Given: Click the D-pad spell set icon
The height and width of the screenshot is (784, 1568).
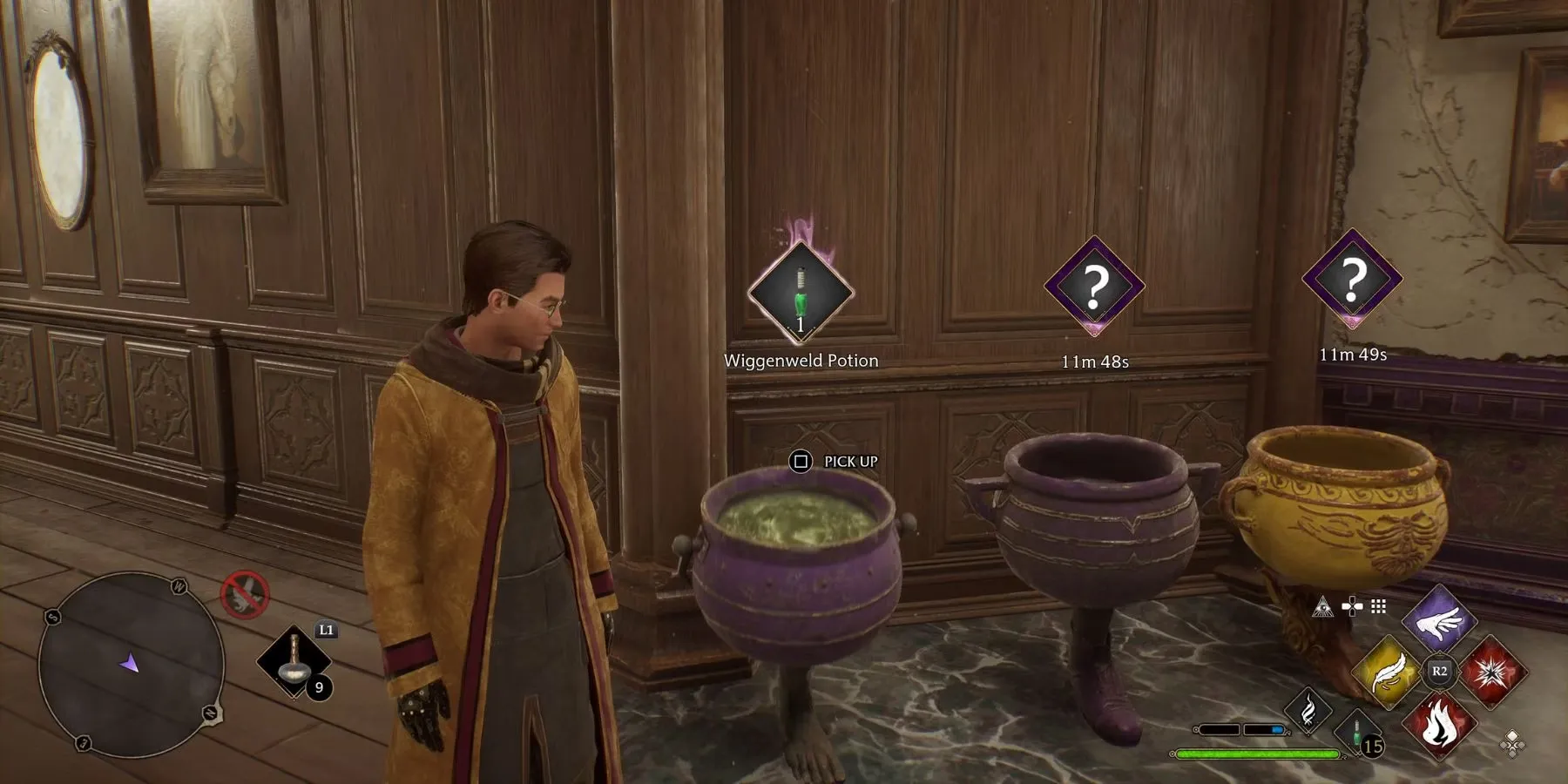Looking at the screenshot, I should (x=1352, y=606).
